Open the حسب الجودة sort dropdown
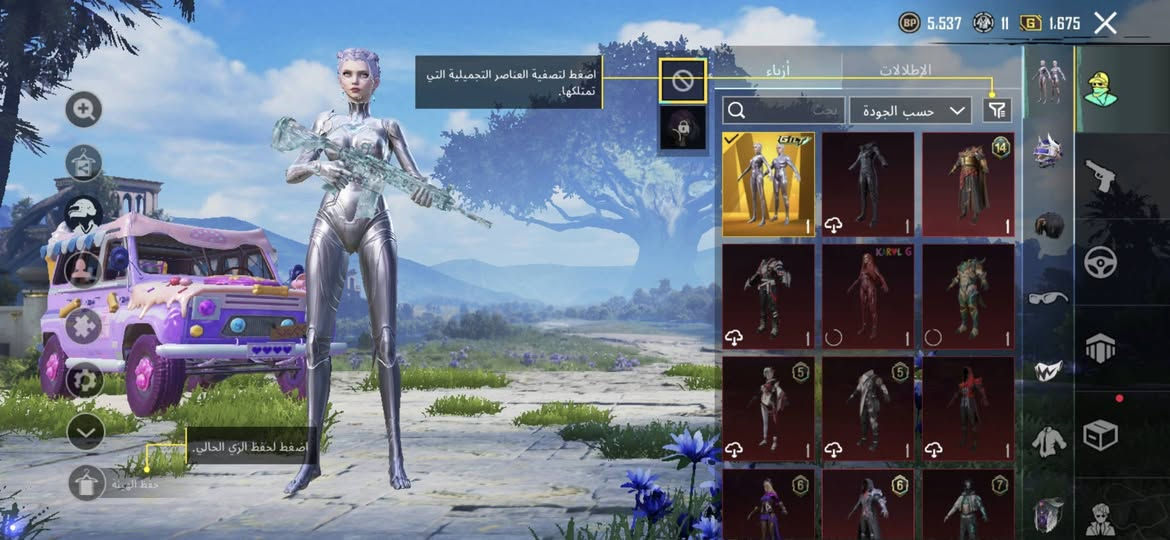This screenshot has height=540, width=1170. tap(910, 110)
